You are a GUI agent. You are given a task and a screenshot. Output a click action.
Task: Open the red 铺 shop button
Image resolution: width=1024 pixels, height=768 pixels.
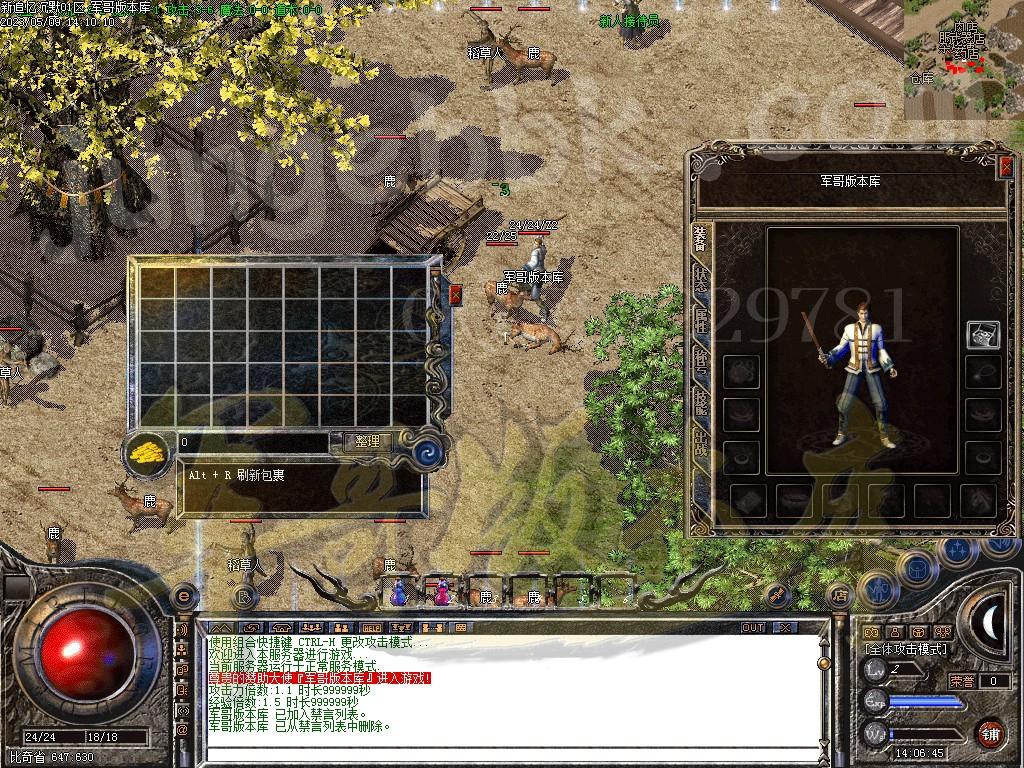coord(990,733)
